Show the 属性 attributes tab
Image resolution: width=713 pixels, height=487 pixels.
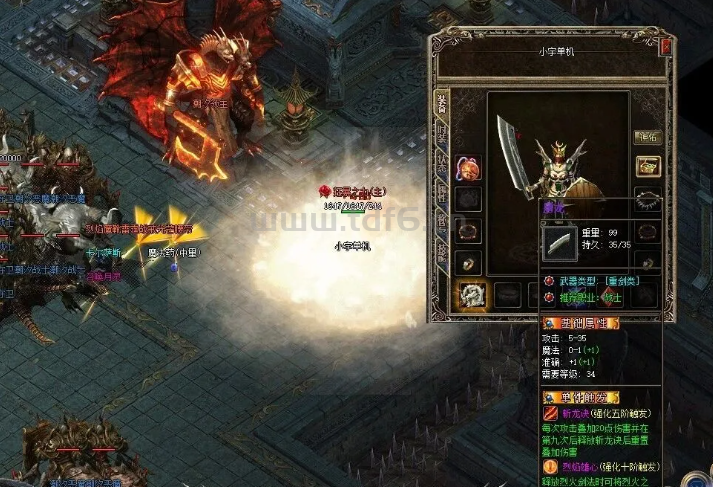coord(441,193)
